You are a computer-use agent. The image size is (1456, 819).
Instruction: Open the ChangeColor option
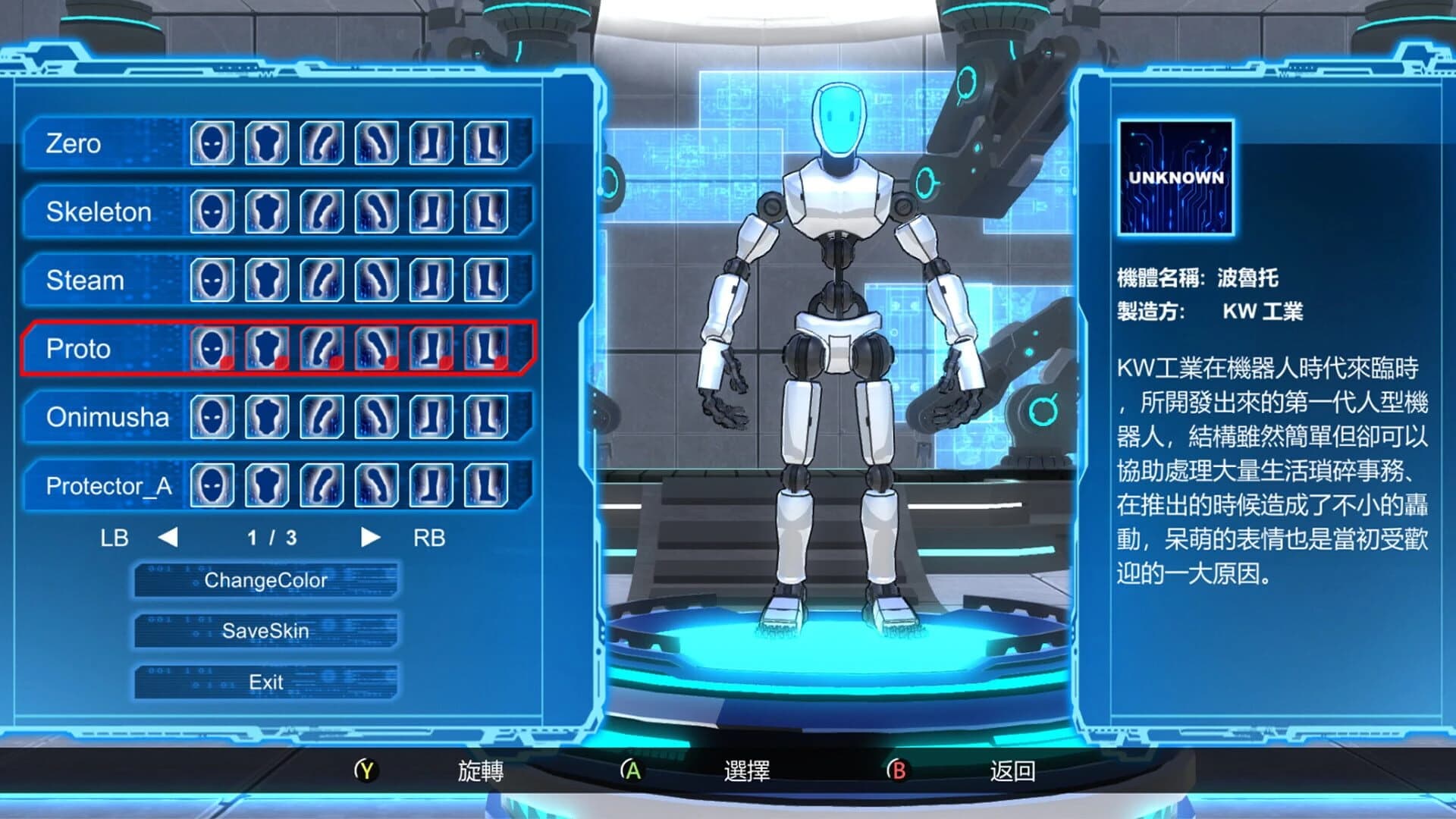[x=267, y=581]
